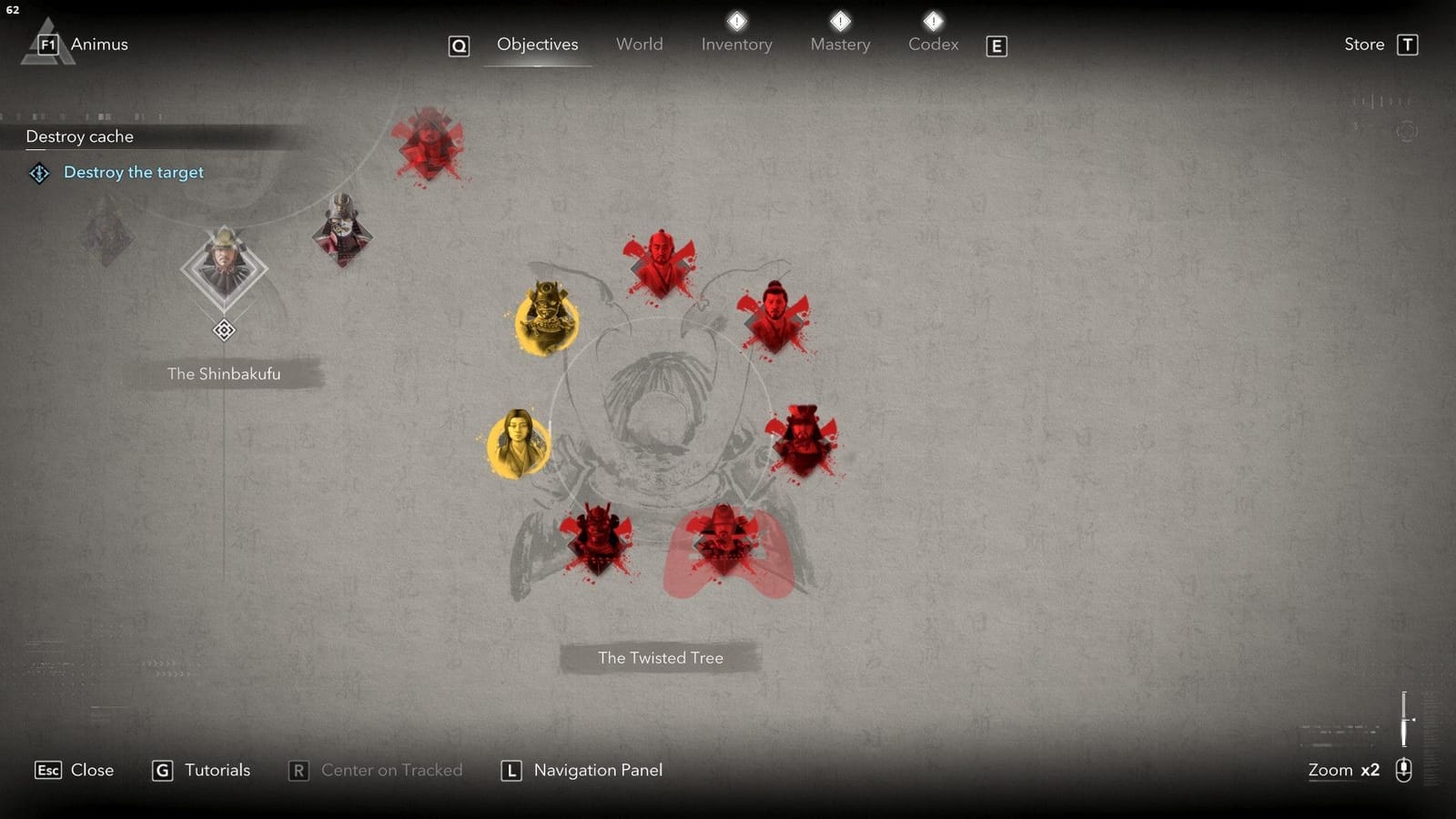Toggle tracking on the diamond objective marker
The image size is (1456, 819).
coord(224,329)
